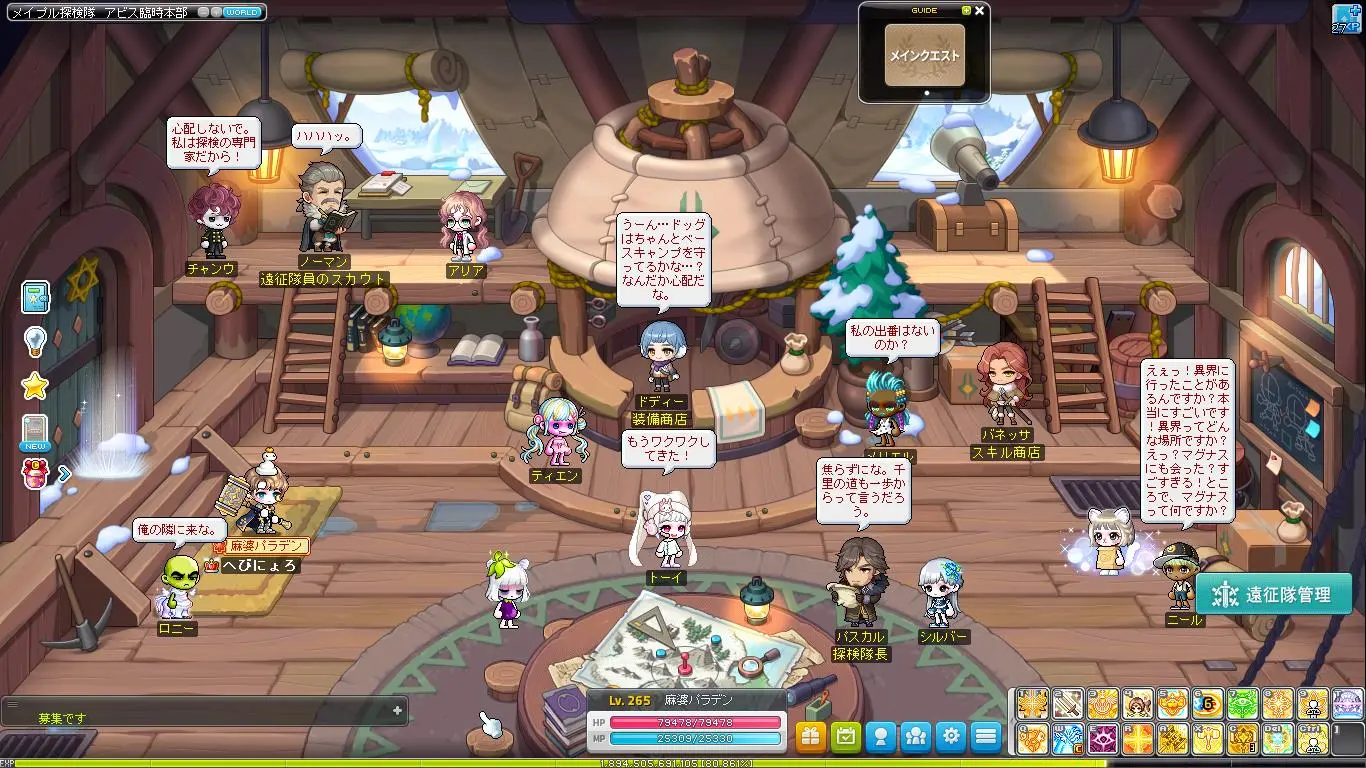Open the gear settings button
Viewport: 1366px width, 768px height.
pyautogui.click(x=951, y=737)
